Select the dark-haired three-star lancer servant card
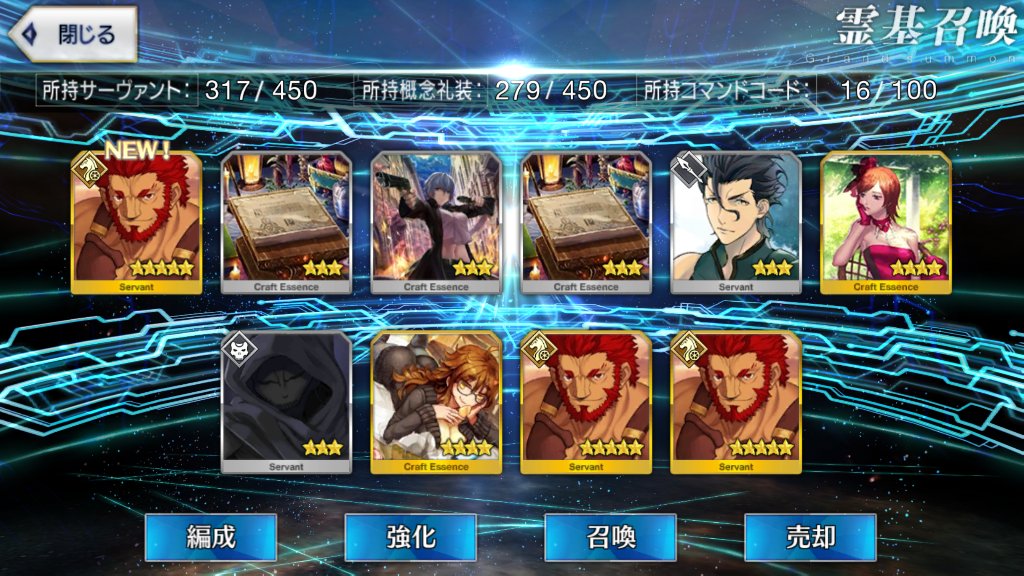Viewport: 1024px width, 576px height. pos(736,223)
